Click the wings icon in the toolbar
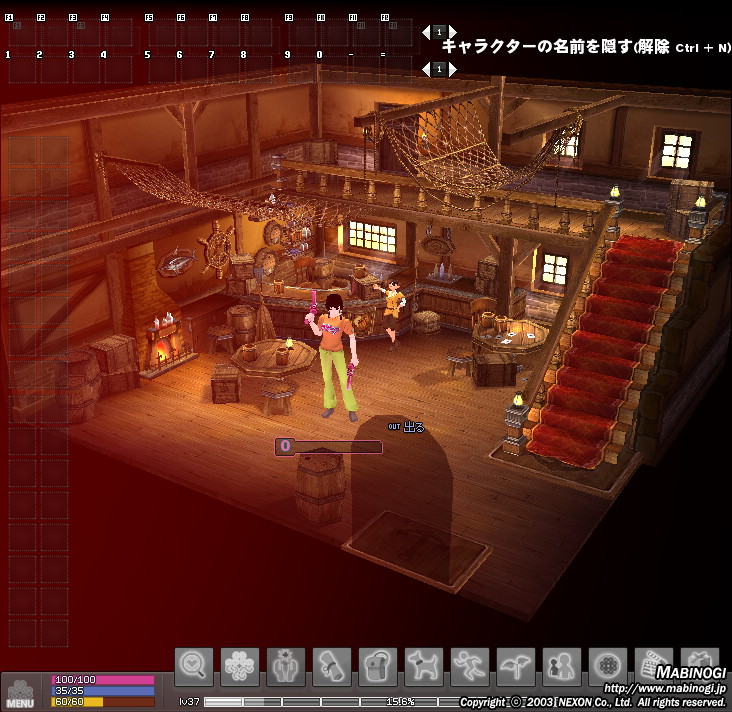The image size is (732, 712). (516, 666)
